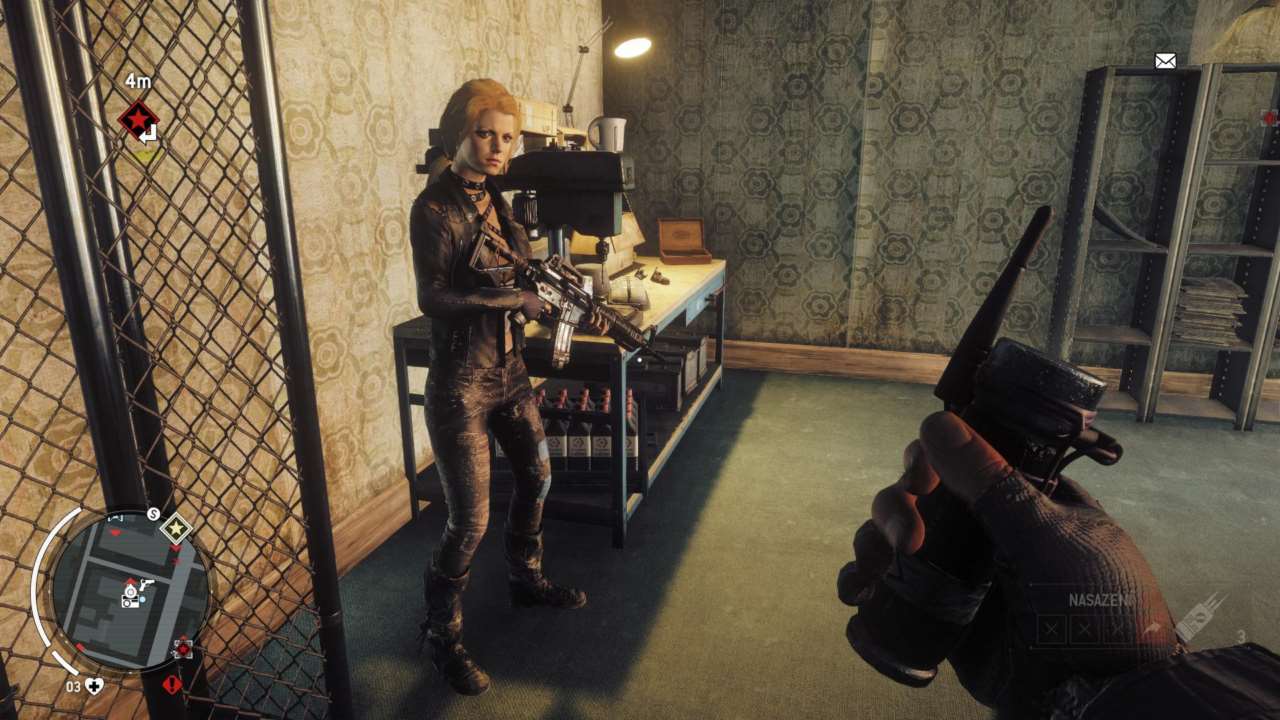
Task: Click the red exclamation alert icon
Action: click(x=172, y=685)
